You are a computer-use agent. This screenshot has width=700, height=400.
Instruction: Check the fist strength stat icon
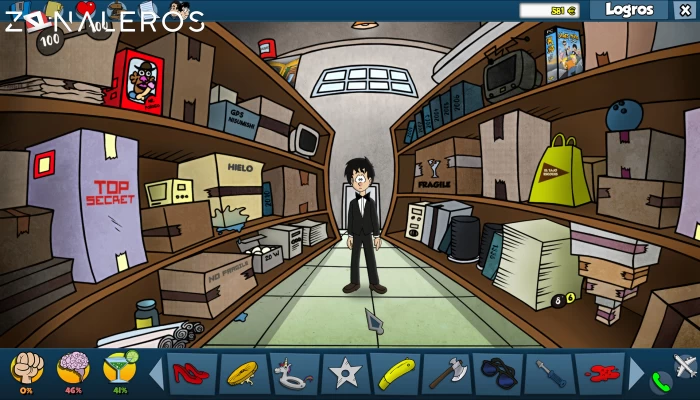[x=27, y=369]
